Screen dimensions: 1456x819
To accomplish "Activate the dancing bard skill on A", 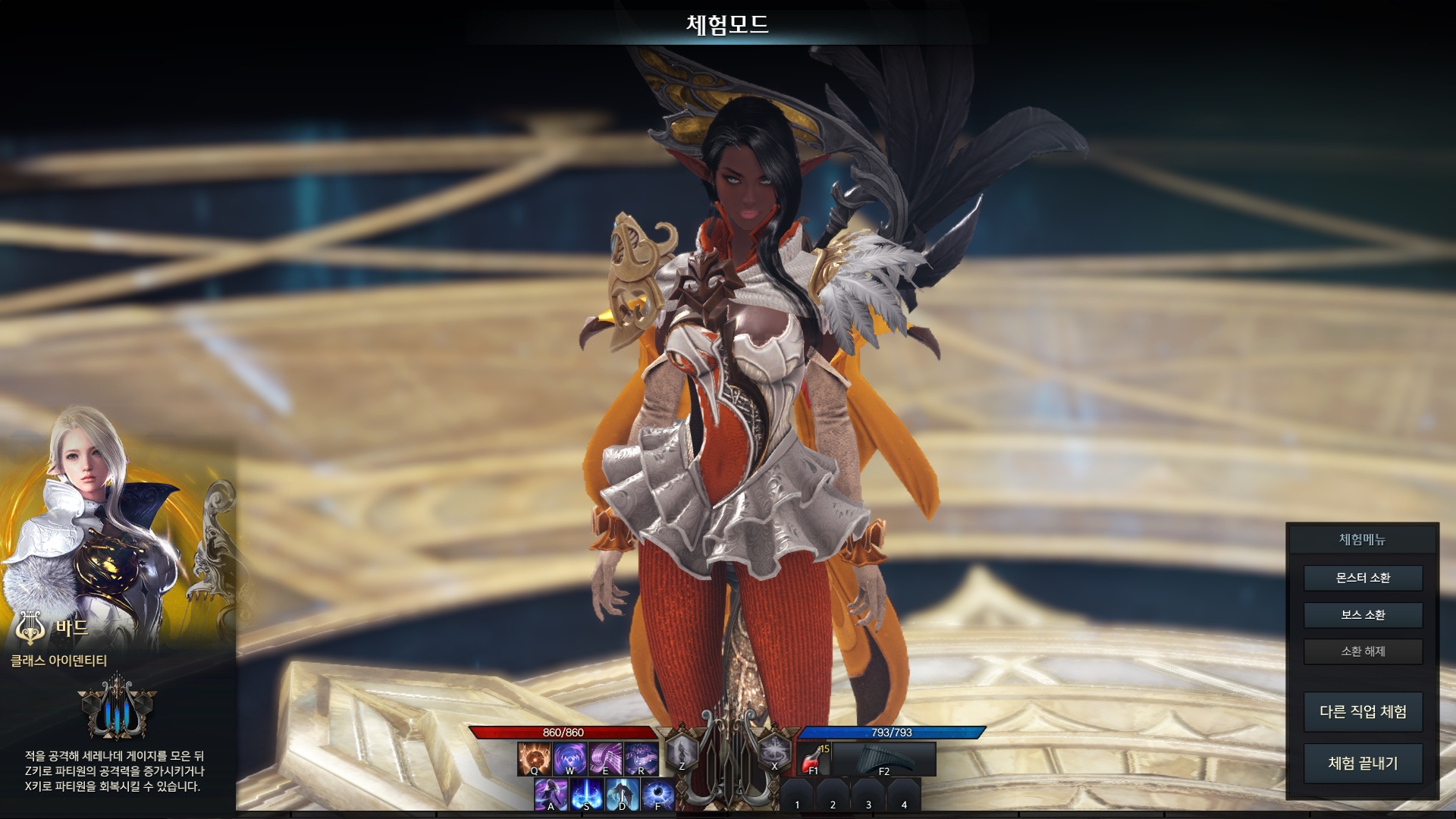I will 551,795.
